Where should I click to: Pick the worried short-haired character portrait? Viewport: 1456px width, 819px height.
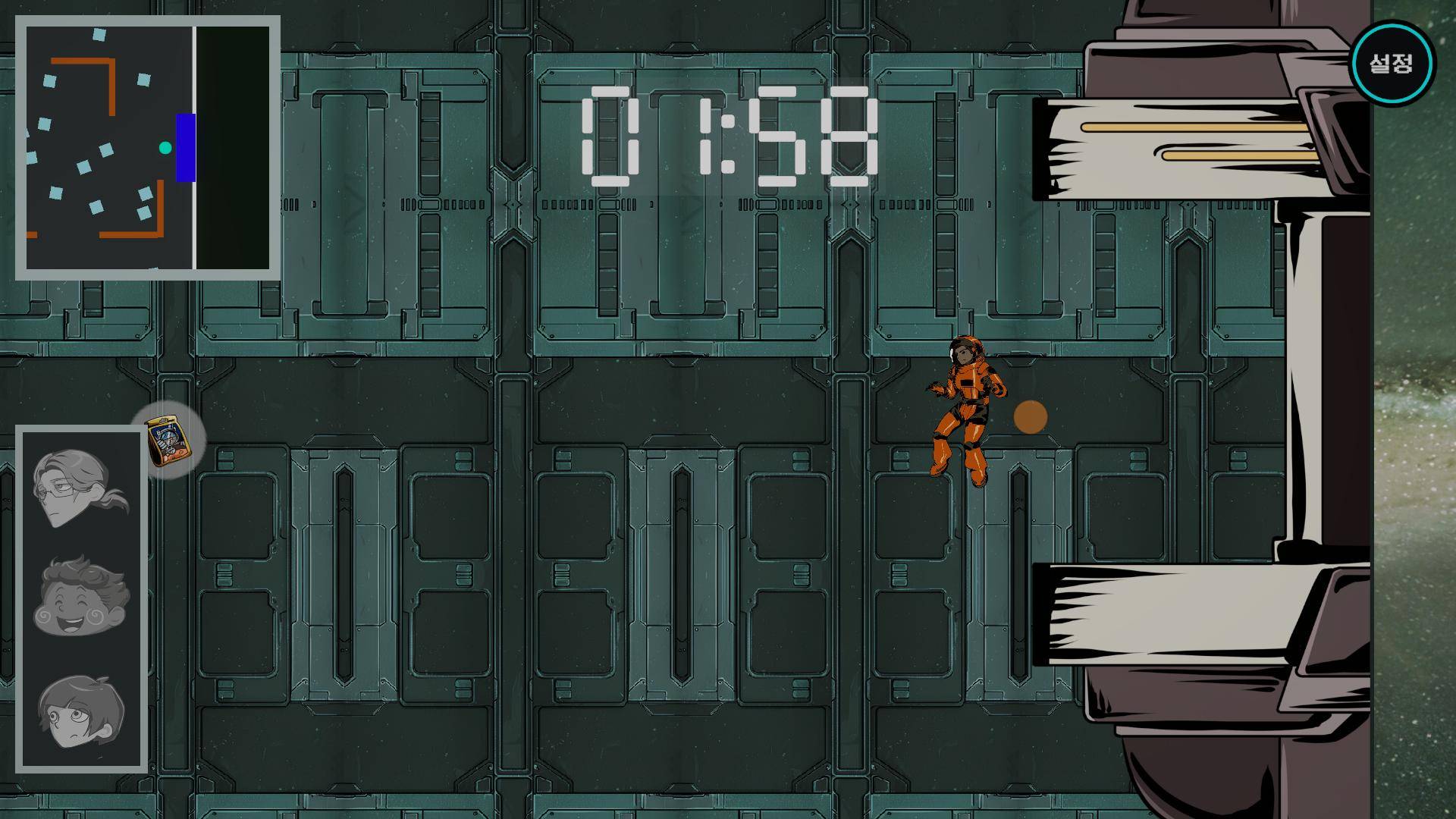pyautogui.click(x=81, y=711)
